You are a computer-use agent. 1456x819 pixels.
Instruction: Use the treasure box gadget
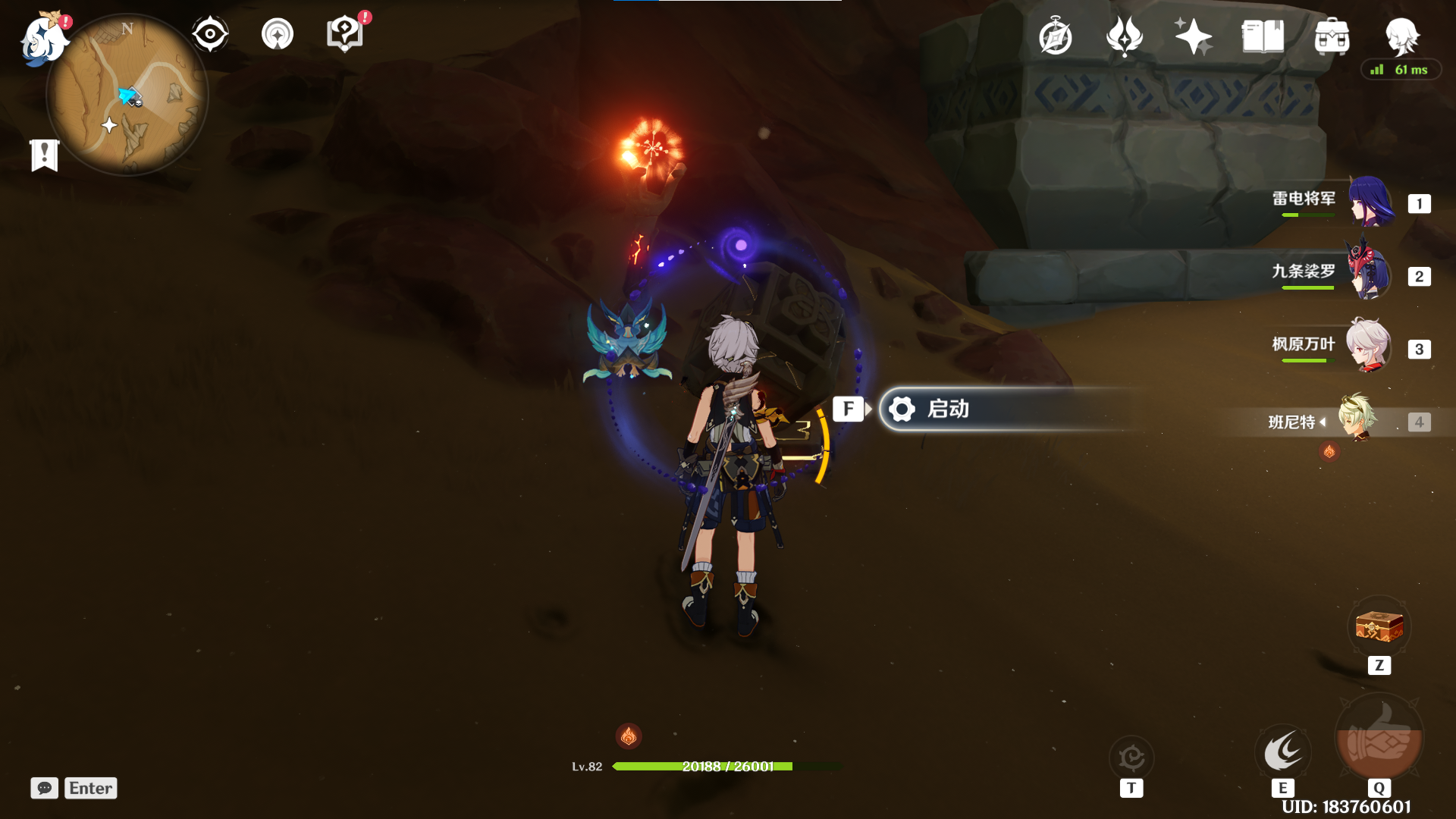click(x=1379, y=628)
